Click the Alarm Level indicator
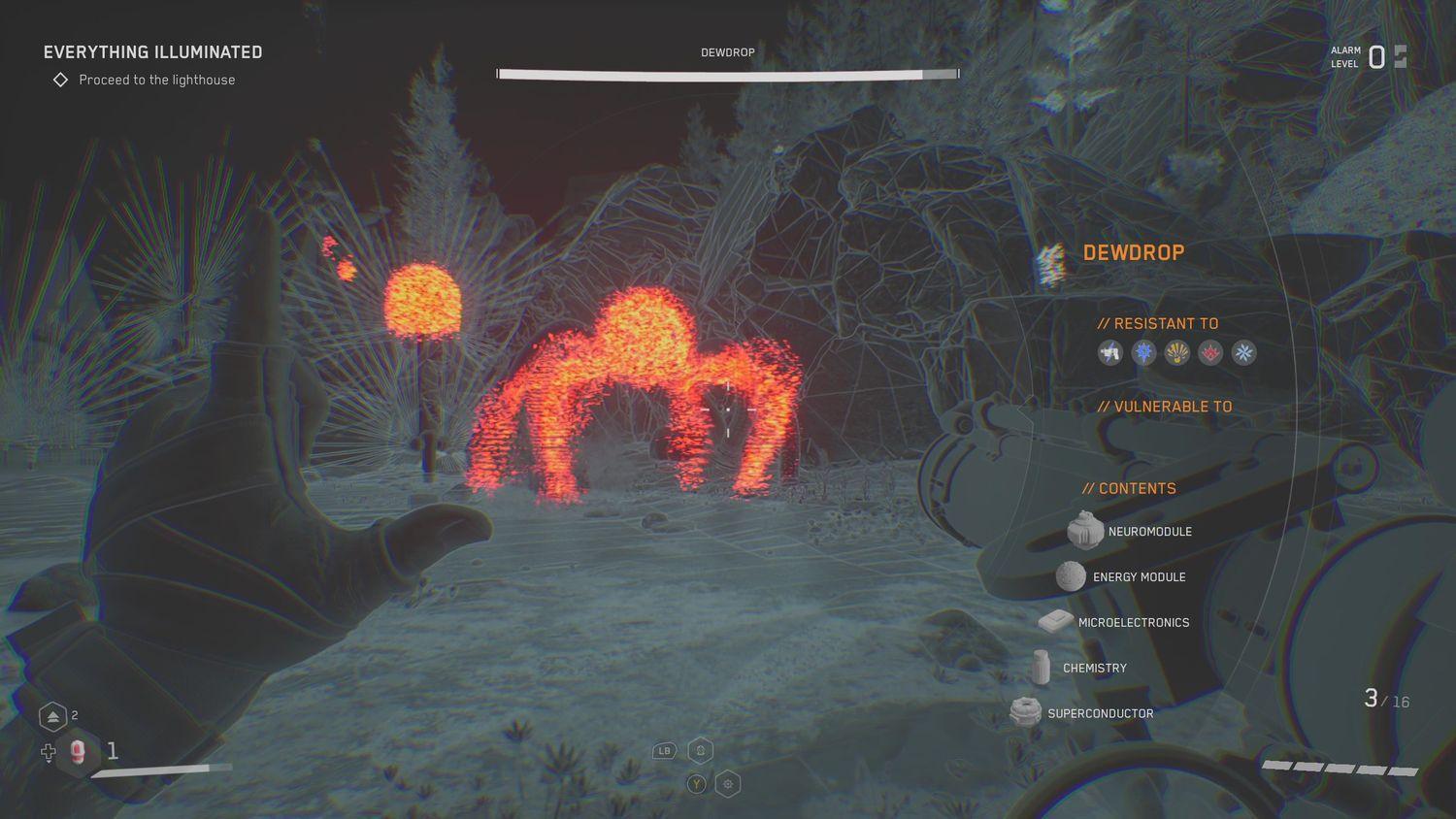 pos(1369,57)
